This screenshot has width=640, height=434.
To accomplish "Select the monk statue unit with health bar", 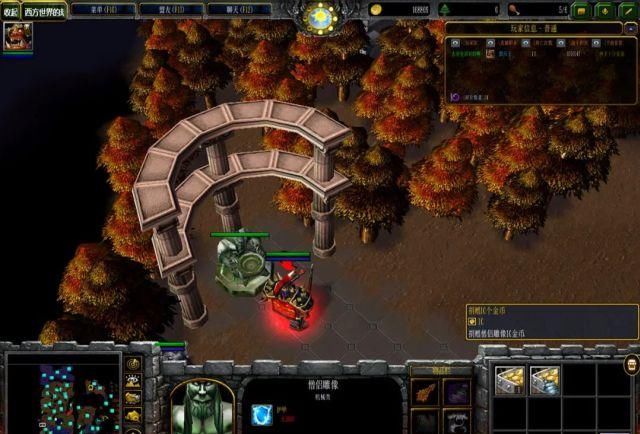I will click(239, 266).
